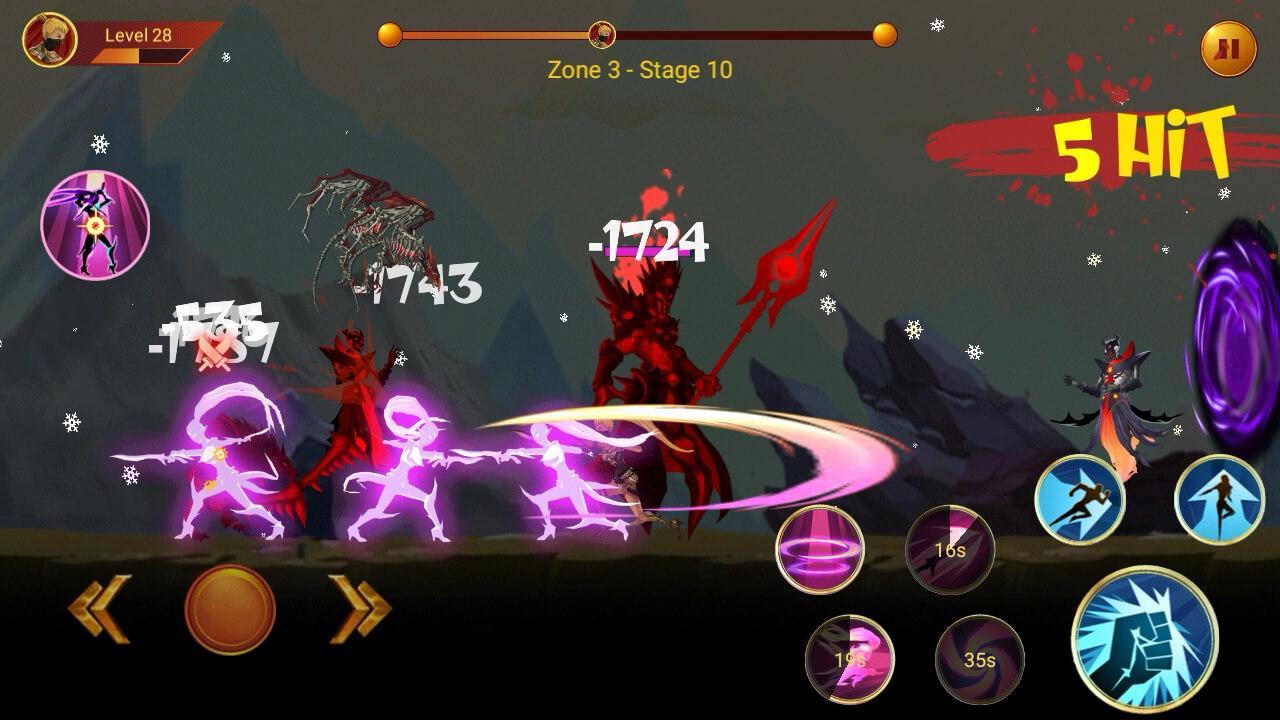The height and width of the screenshot is (720, 1280).
Task: Select the skill on 19s cooldown
Action: (850, 659)
